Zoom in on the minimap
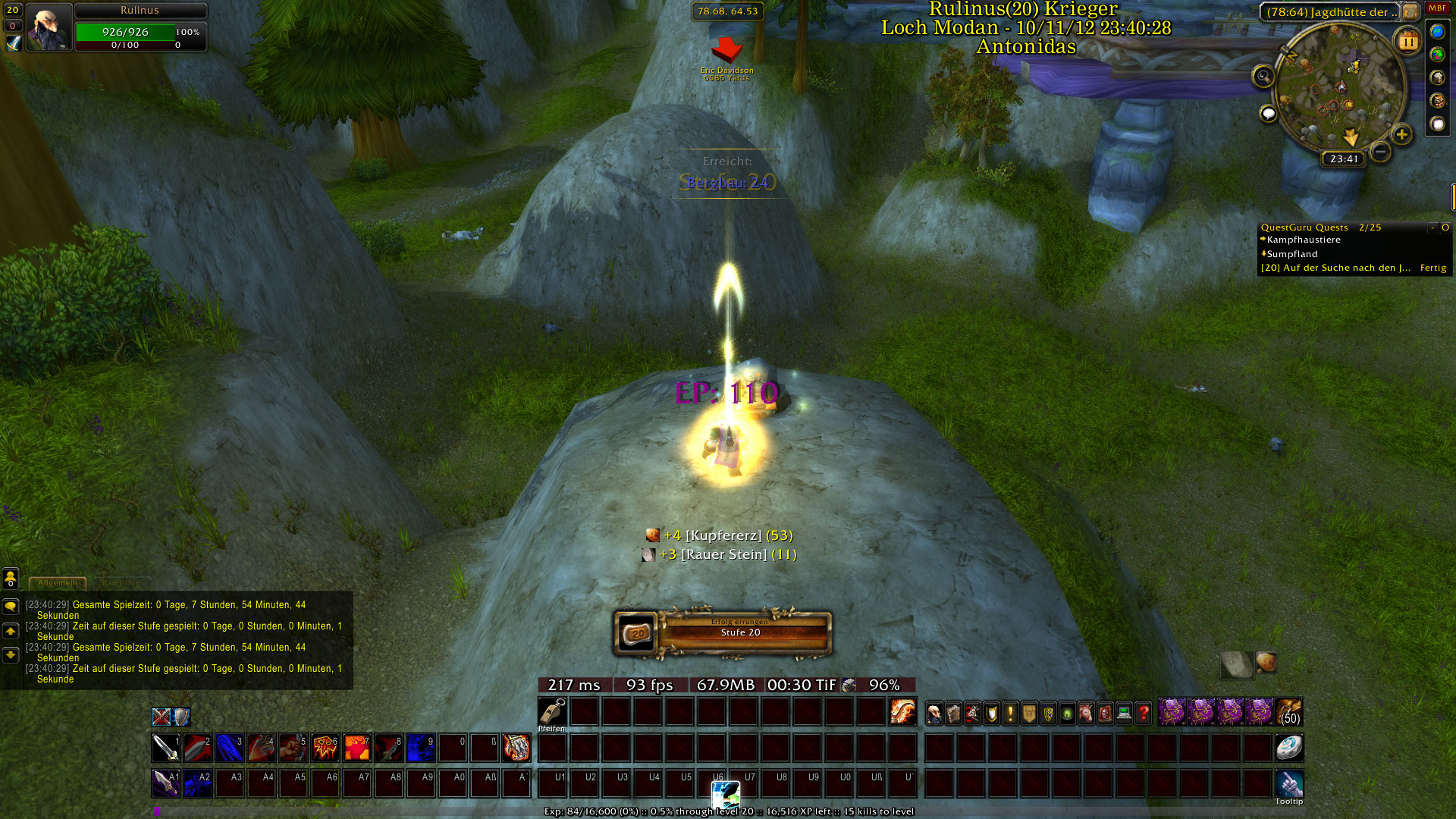Image resolution: width=1456 pixels, height=819 pixels. click(1401, 135)
